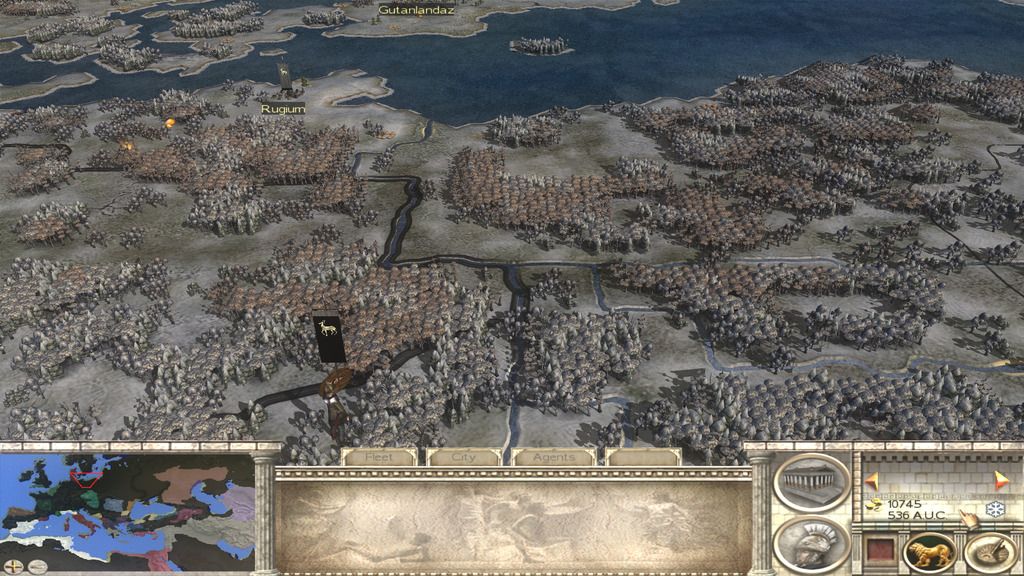Show the Agents tab

tap(553, 457)
